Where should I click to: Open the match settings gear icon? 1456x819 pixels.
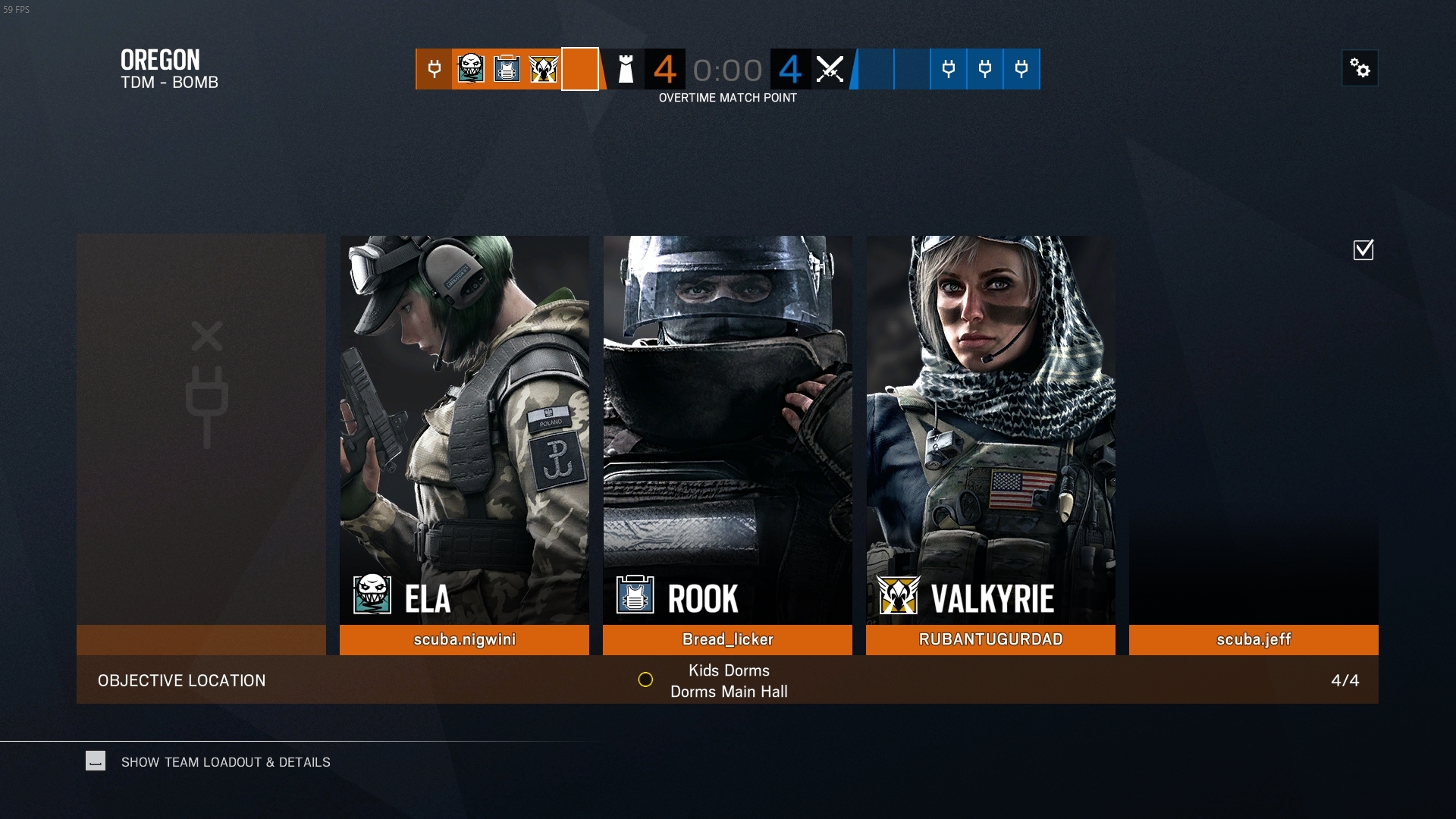[x=1360, y=68]
